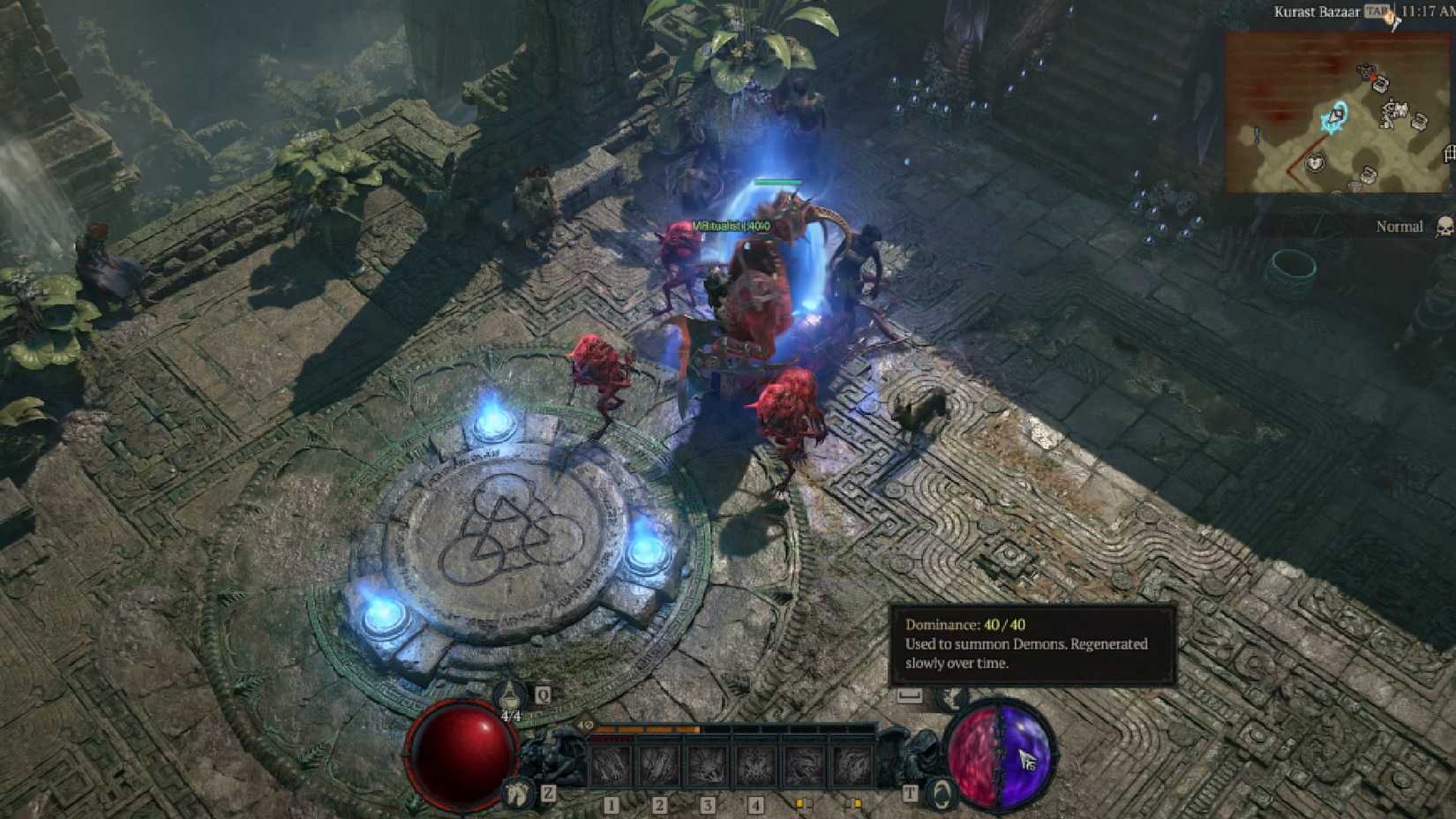The width and height of the screenshot is (1456, 819).
Task: Select the Normal world tier label
Action: tap(1400, 226)
